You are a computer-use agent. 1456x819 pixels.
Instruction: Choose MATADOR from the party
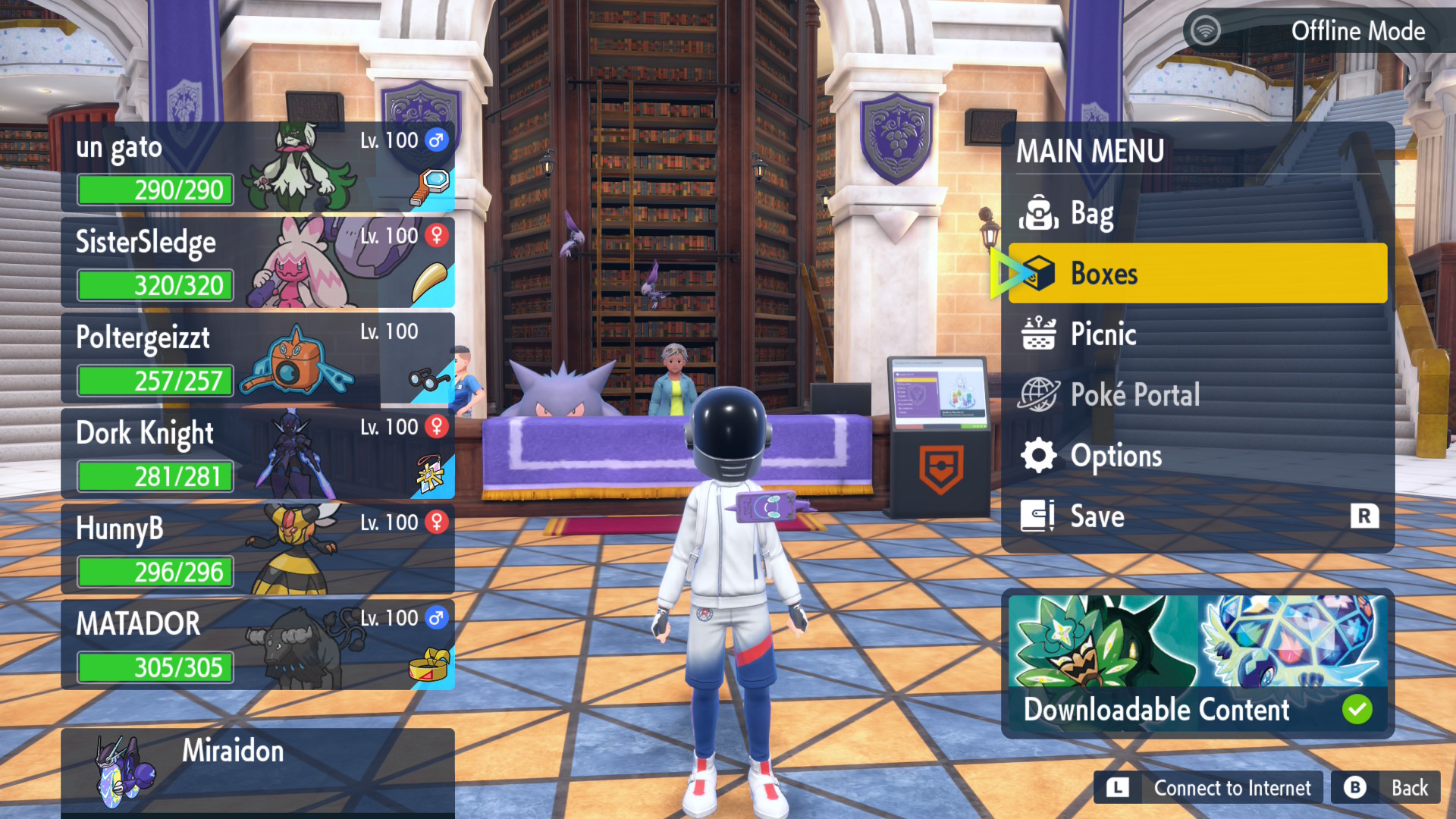(x=257, y=645)
